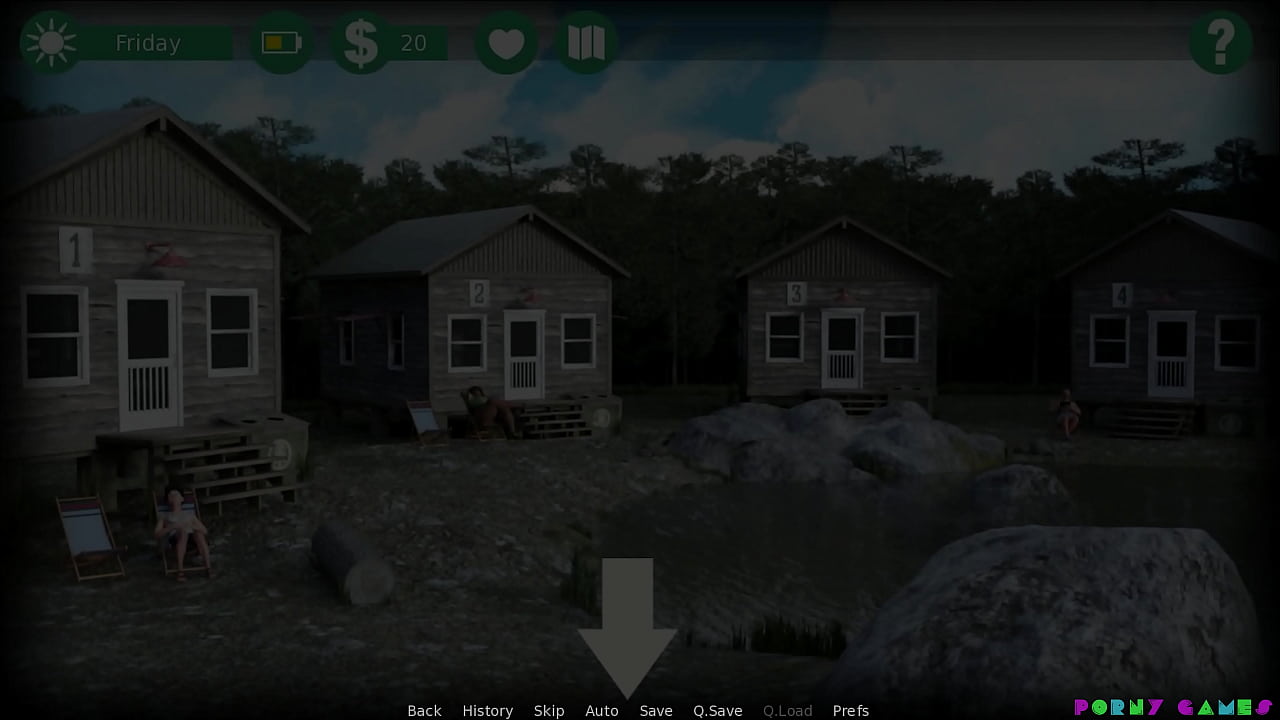Open the dialogue History

pyautogui.click(x=487, y=710)
